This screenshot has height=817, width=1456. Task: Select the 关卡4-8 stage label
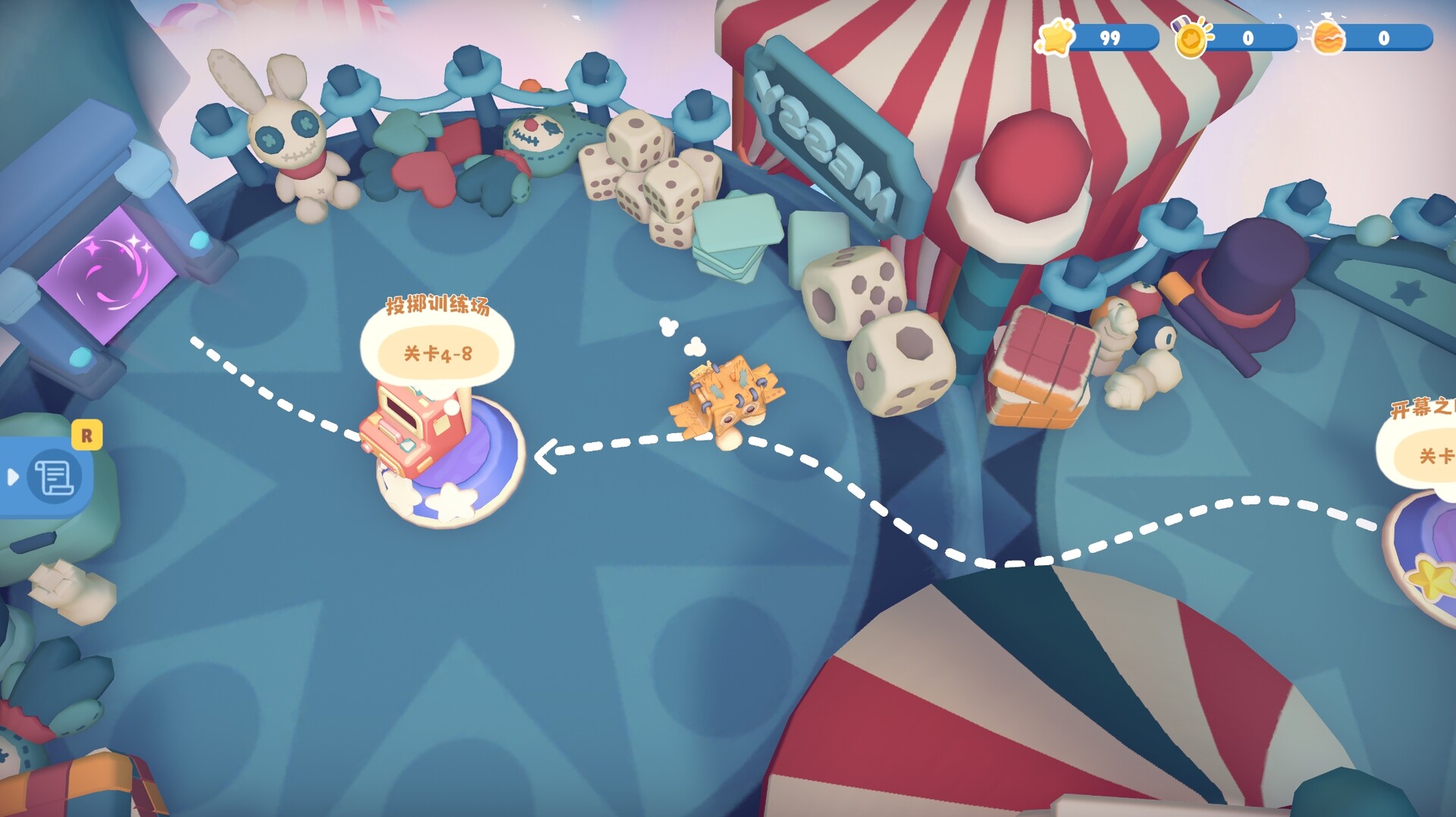point(437,353)
